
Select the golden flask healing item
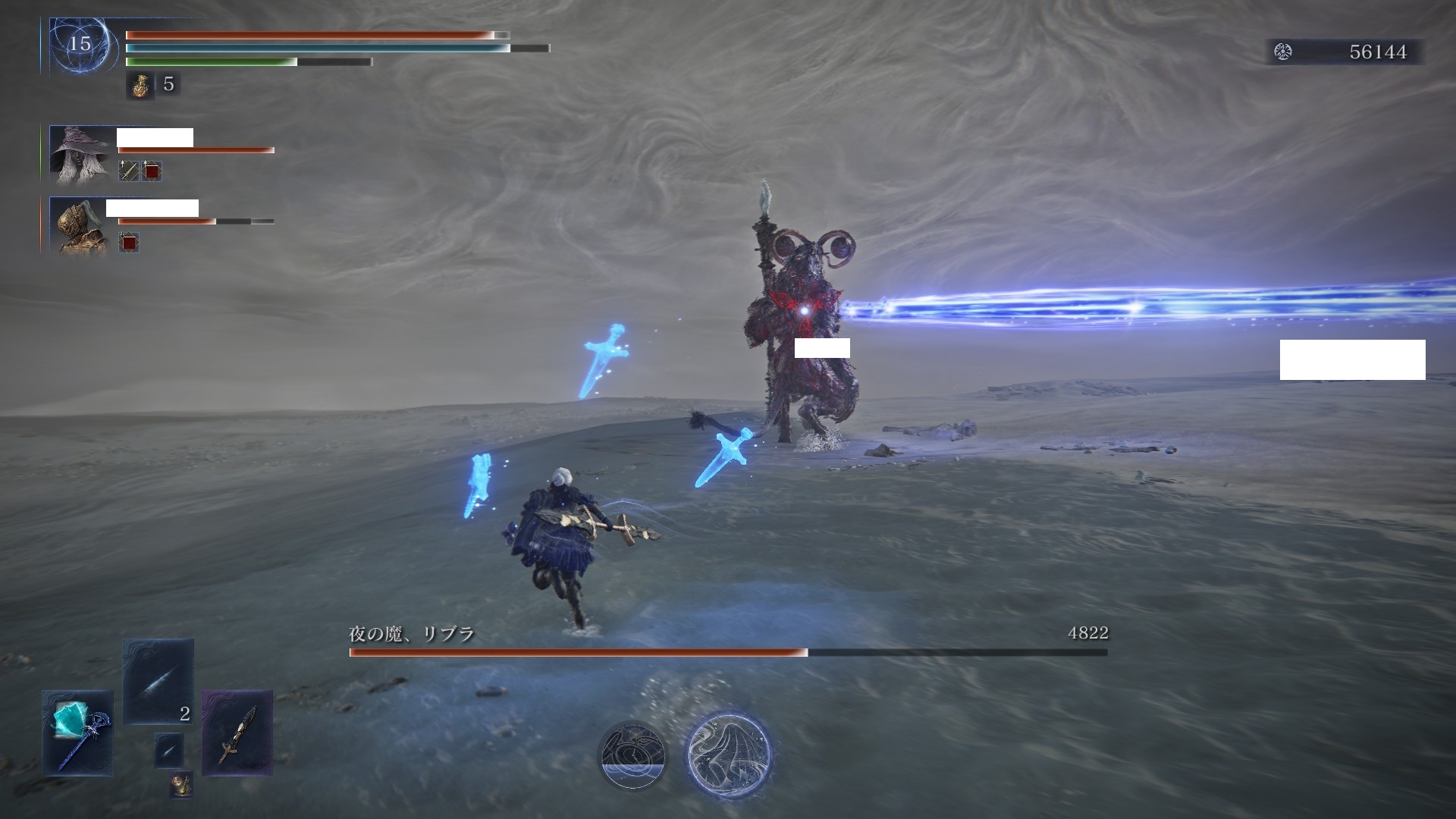(x=140, y=85)
